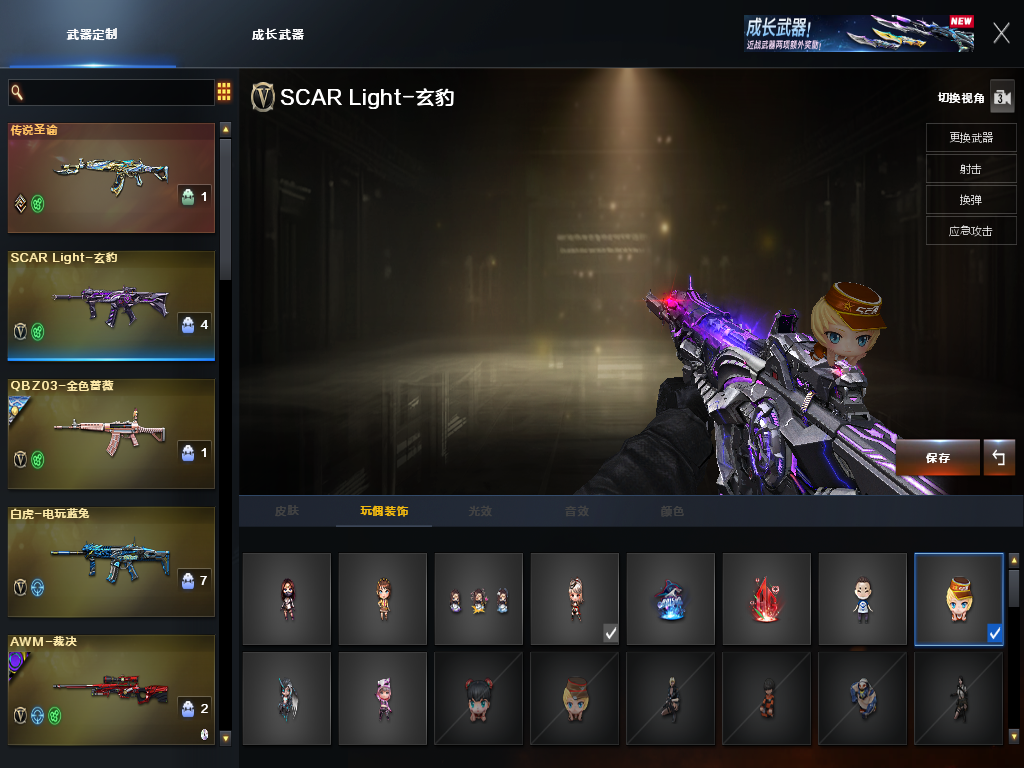Screen dimensions: 1024x768
Task: Play the 应急攻击 melee preview
Action: (x=970, y=231)
